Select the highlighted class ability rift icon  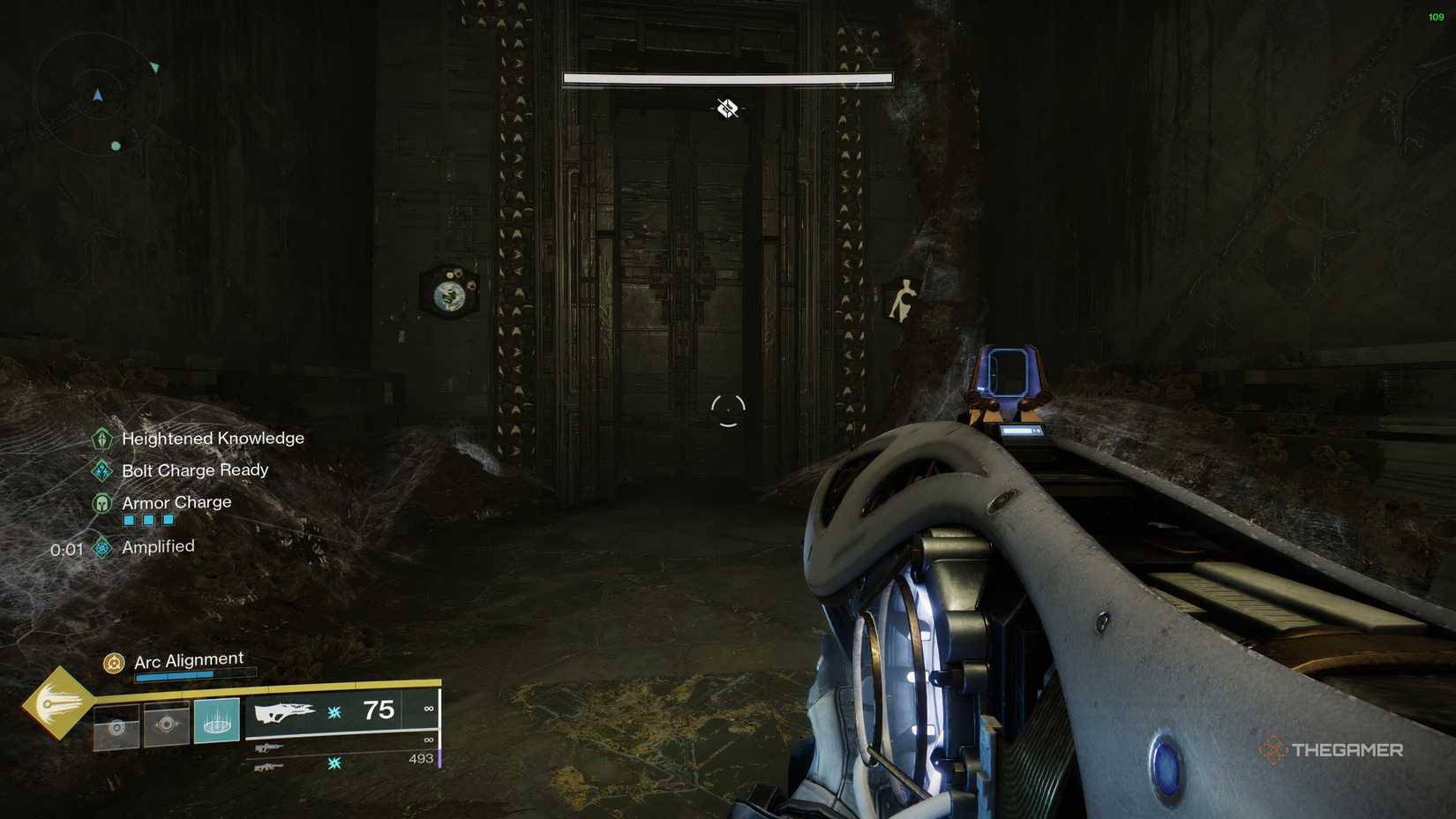click(x=216, y=720)
